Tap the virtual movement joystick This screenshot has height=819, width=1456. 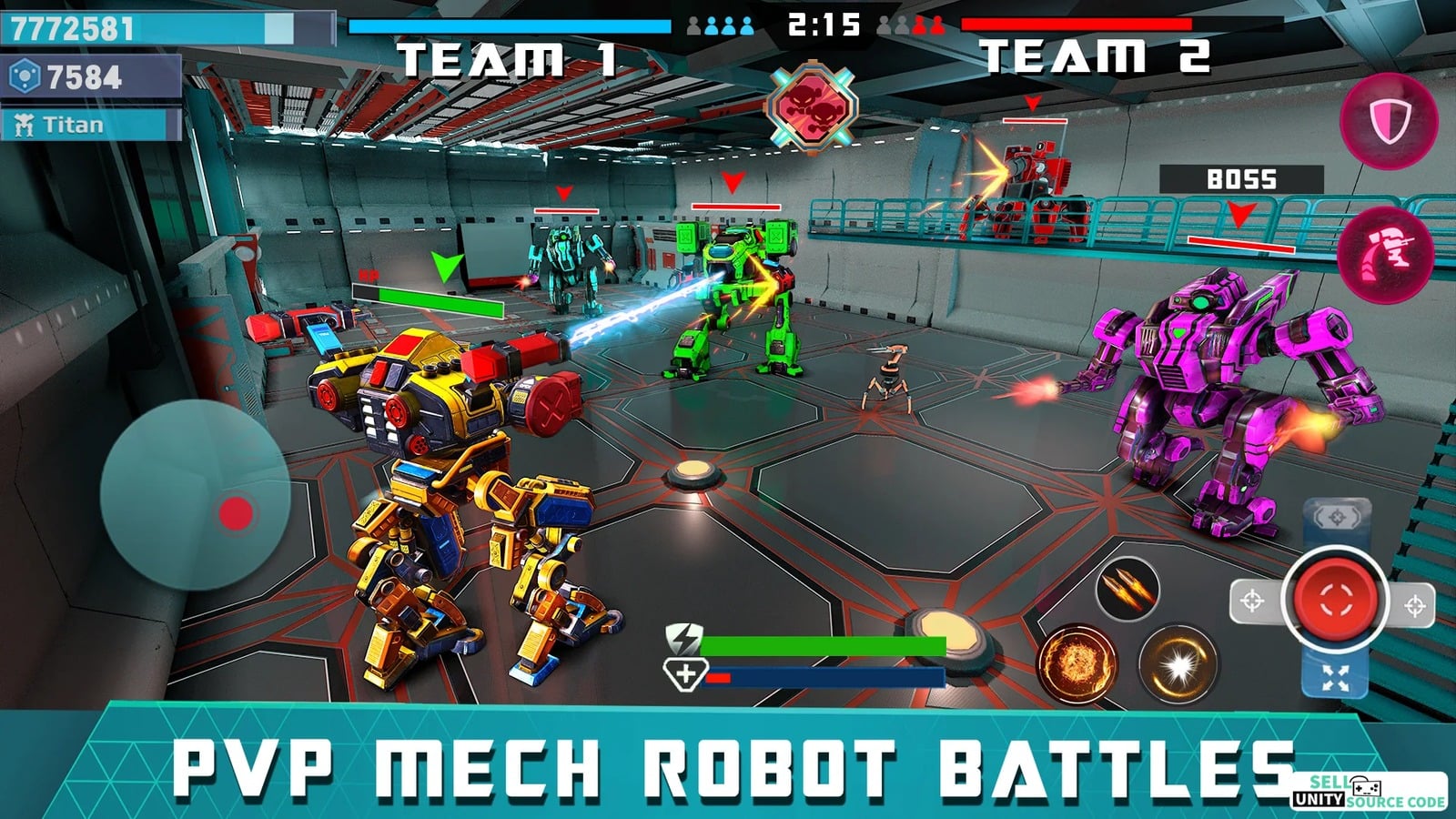coord(196,494)
